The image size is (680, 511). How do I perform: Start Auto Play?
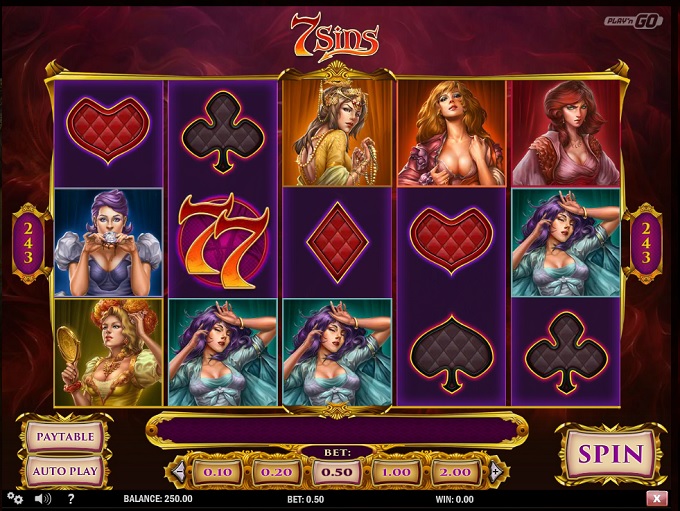65,470
